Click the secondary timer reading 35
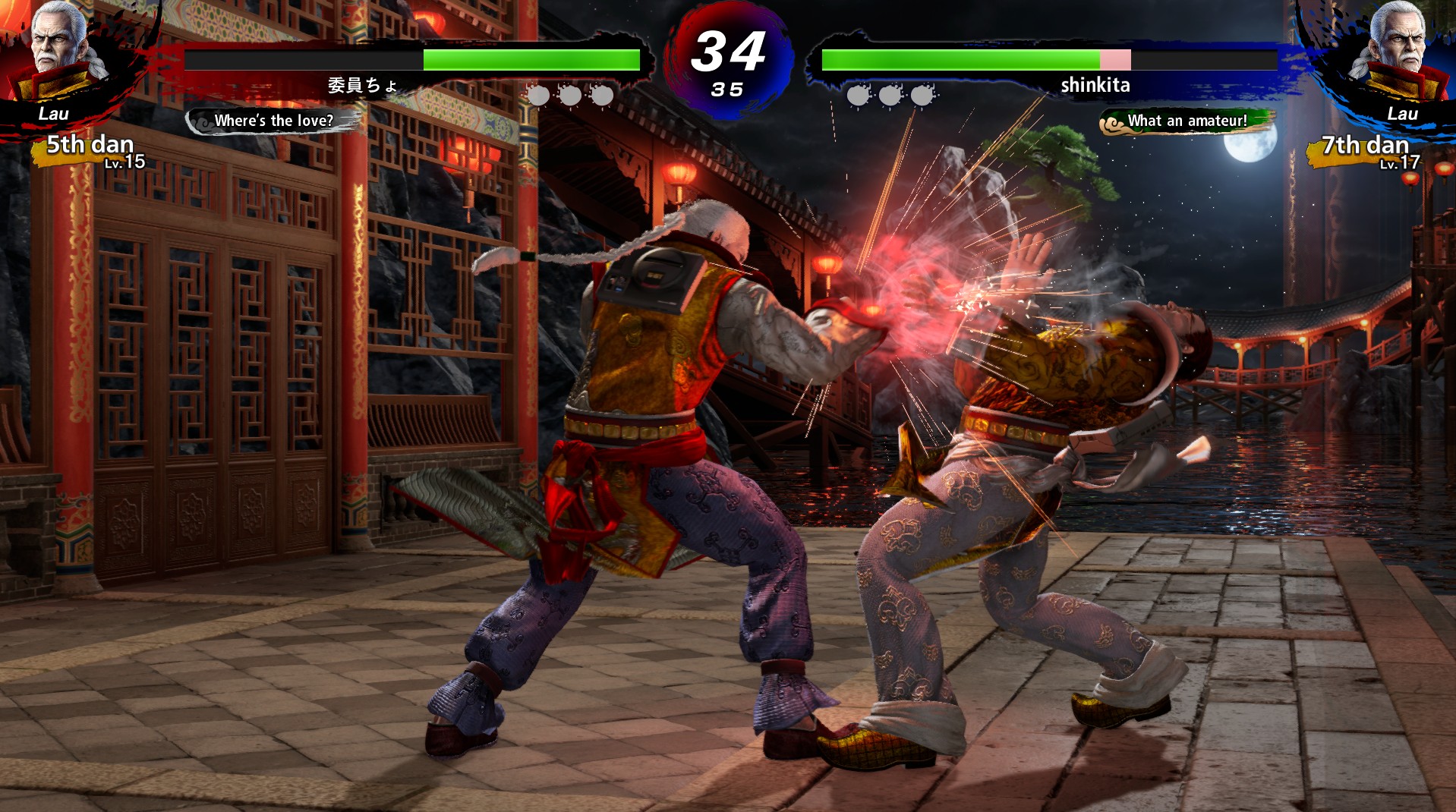The image size is (1456, 812). point(727,87)
